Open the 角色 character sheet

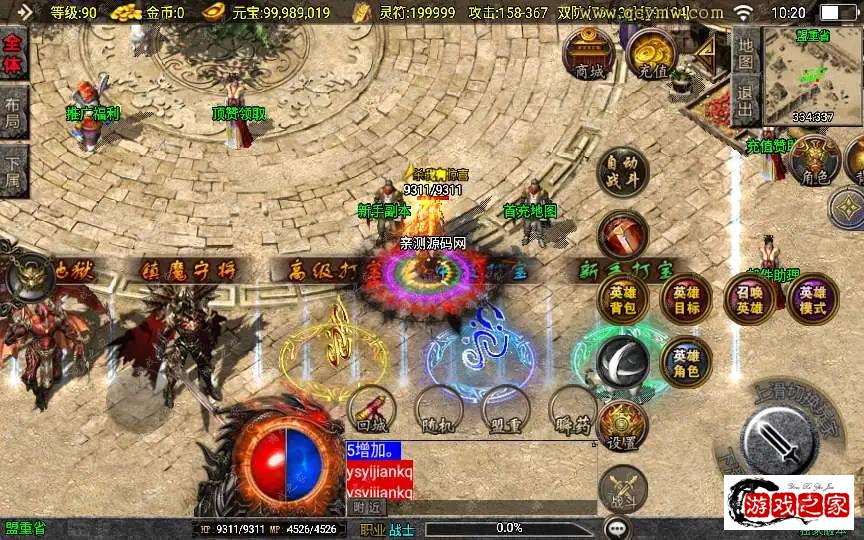[x=815, y=162]
